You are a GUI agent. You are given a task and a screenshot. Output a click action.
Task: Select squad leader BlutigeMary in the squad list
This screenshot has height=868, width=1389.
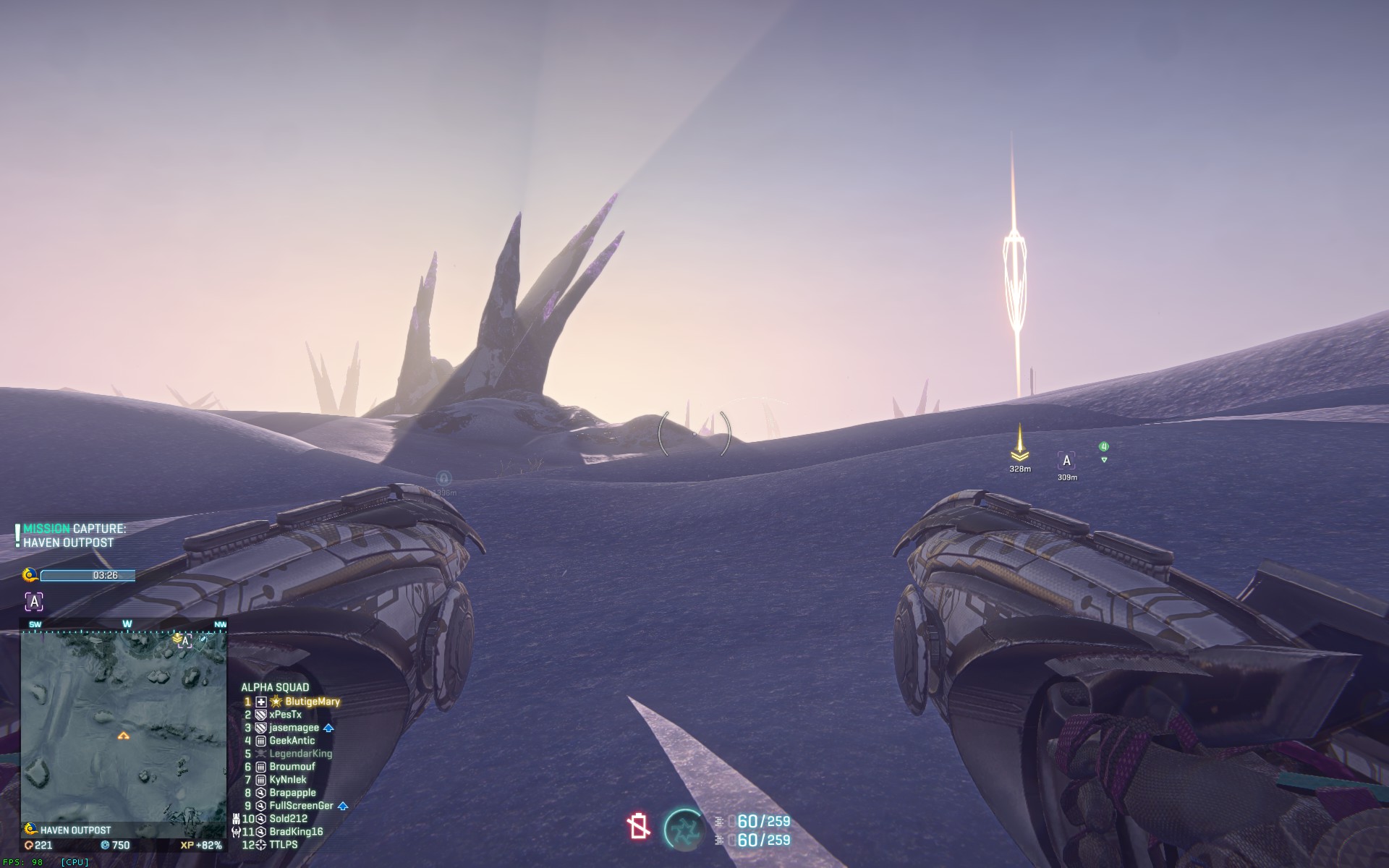click(x=312, y=702)
